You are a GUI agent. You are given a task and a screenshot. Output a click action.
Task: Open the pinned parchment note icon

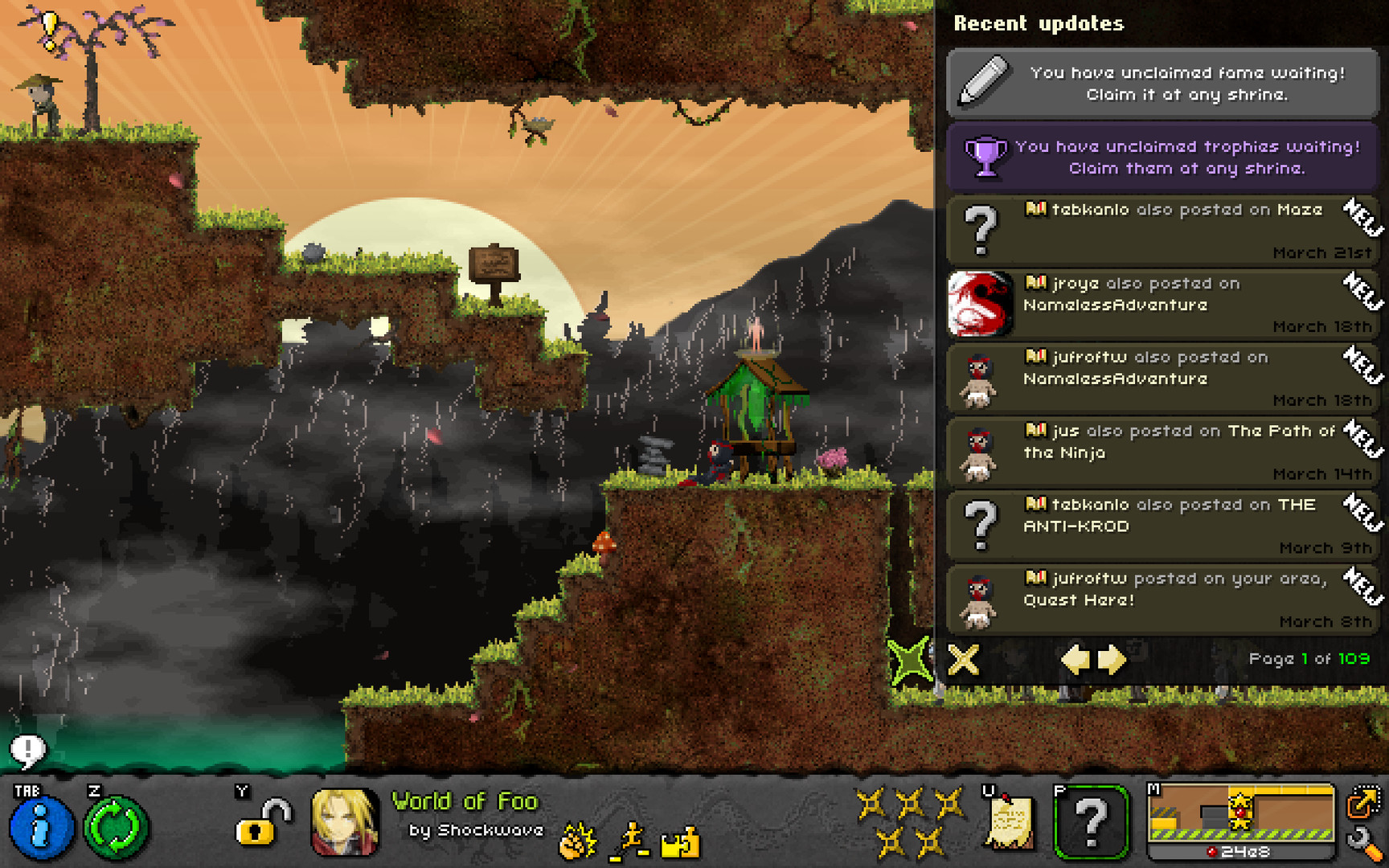click(1009, 822)
